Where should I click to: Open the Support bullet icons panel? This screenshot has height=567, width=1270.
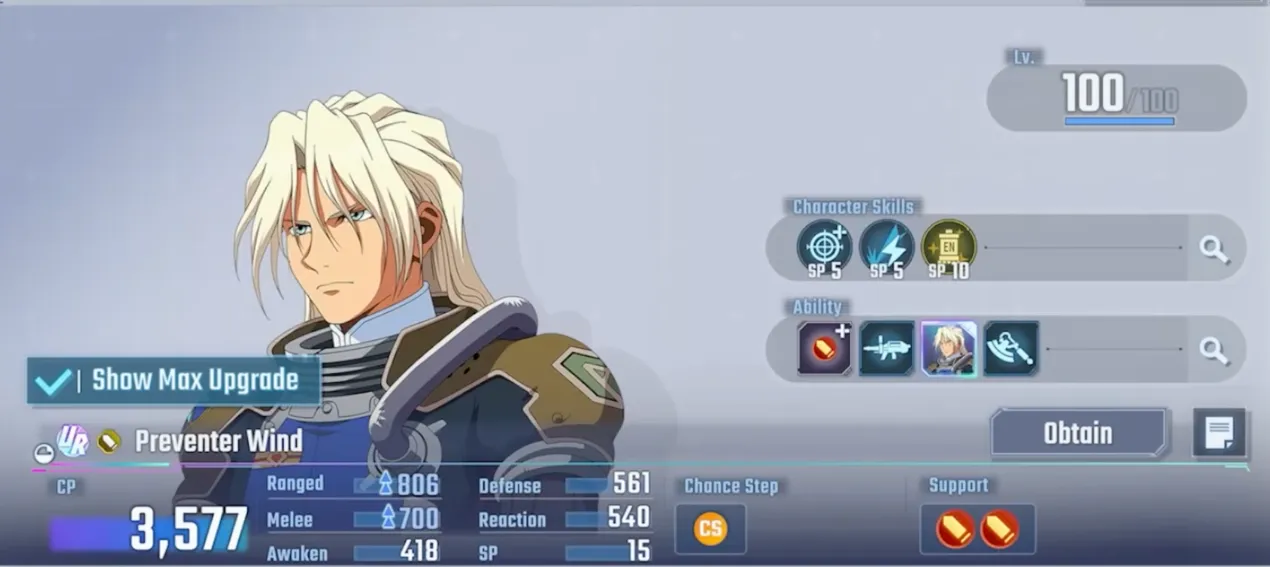tap(977, 528)
